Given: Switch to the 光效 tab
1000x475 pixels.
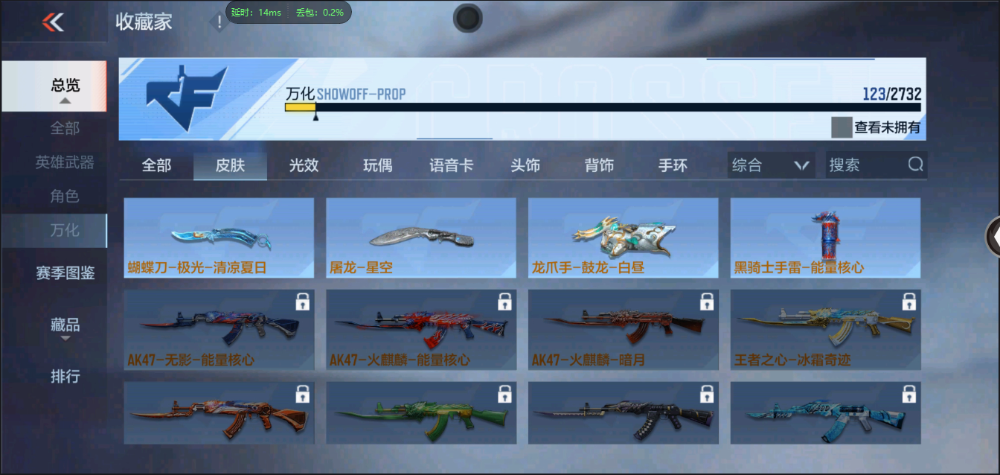Looking at the screenshot, I should point(304,165).
